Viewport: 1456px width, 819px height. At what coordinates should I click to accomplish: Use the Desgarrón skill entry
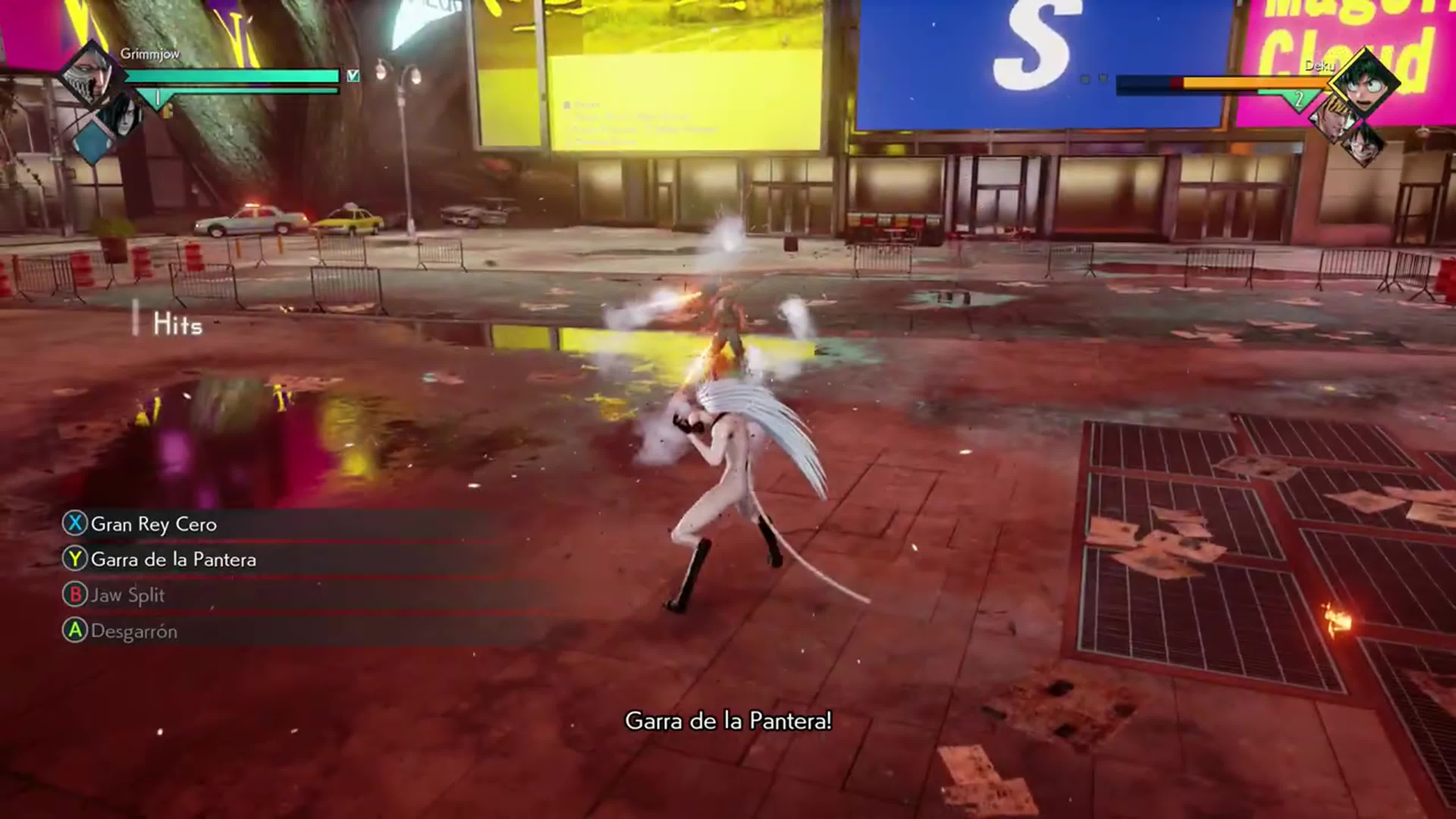click(133, 631)
